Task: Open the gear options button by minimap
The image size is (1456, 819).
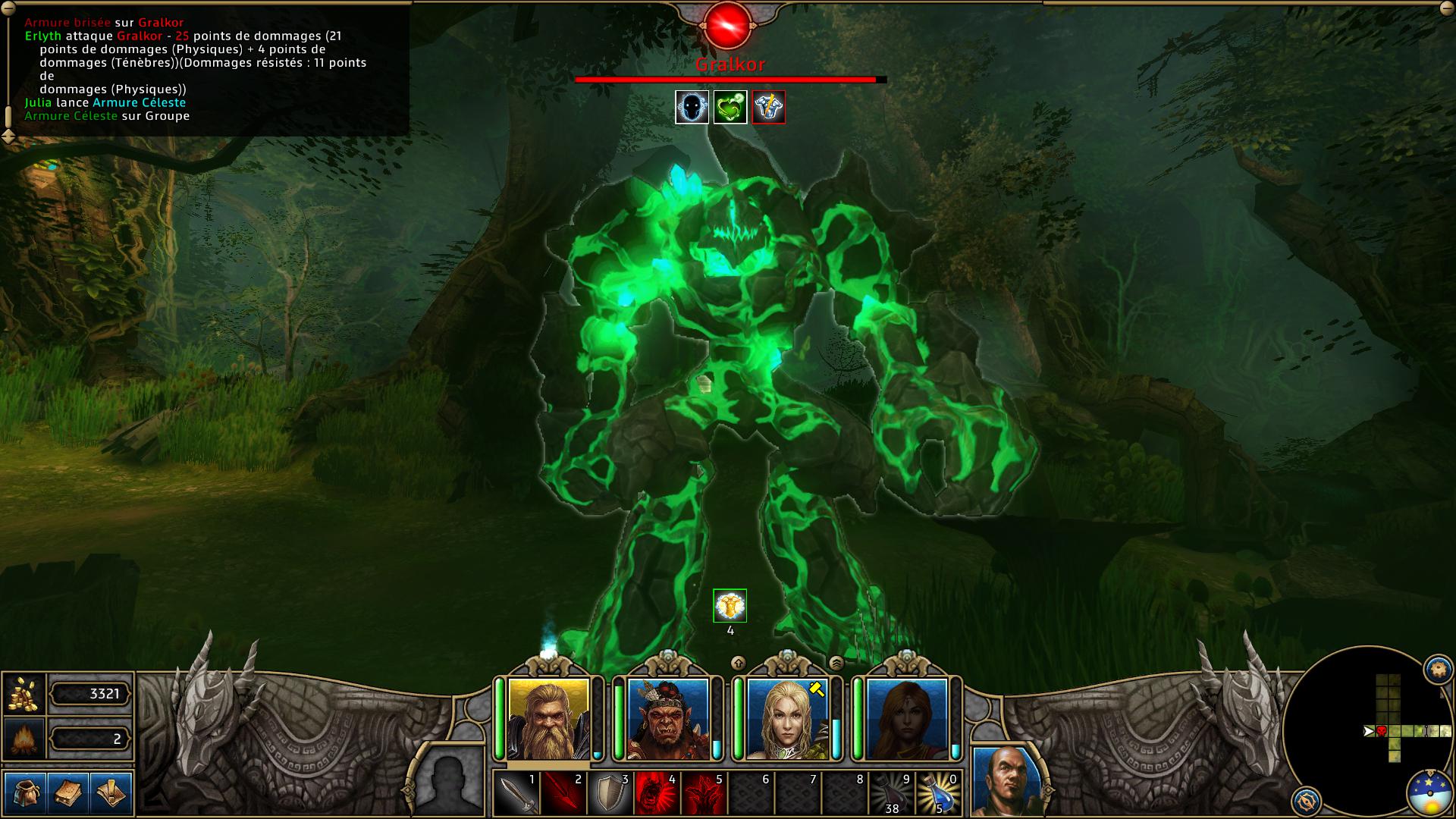Action: [1439, 669]
